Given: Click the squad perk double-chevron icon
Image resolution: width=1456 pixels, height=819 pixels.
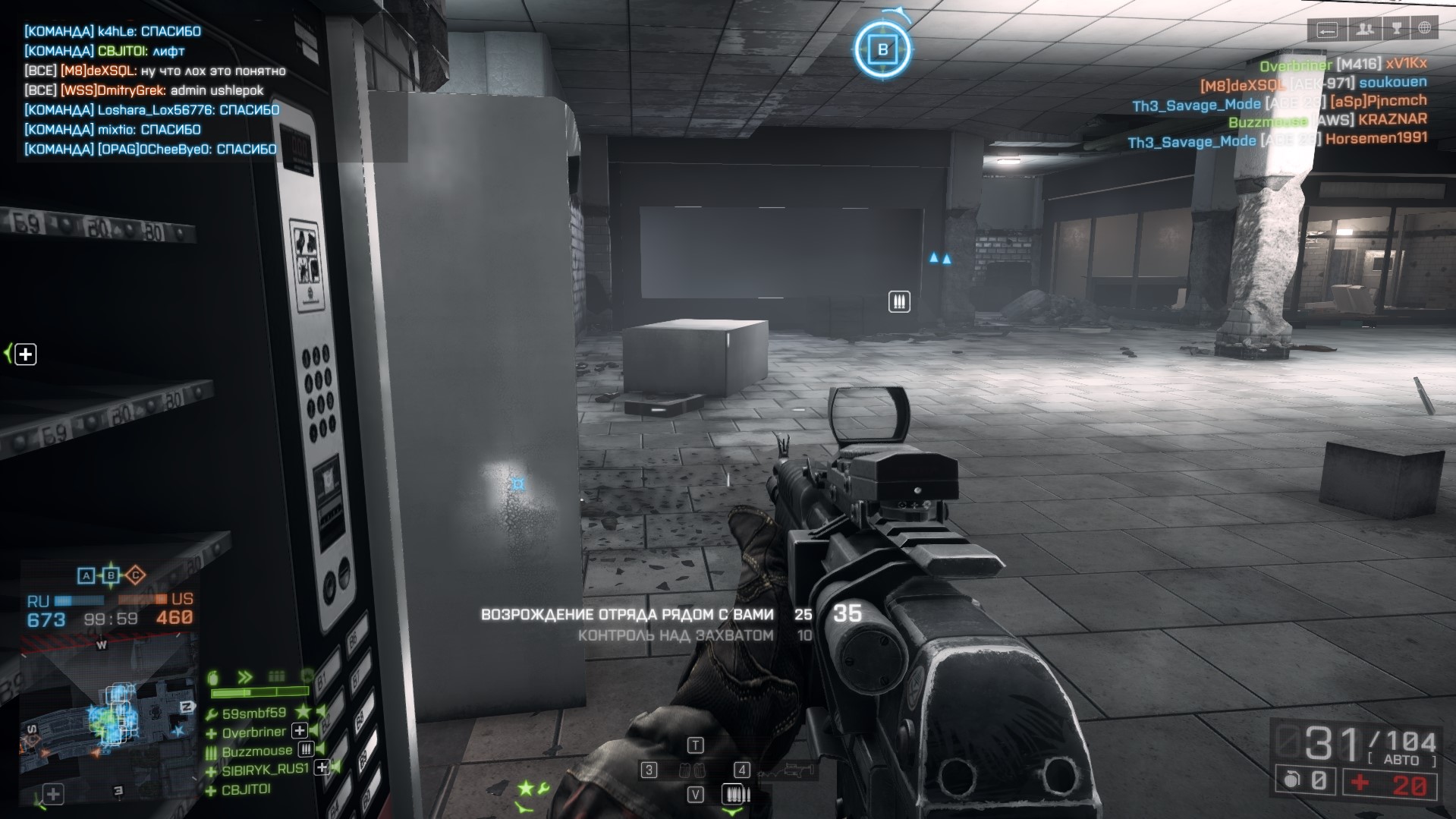Looking at the screenshot, I should coord(244,677).
